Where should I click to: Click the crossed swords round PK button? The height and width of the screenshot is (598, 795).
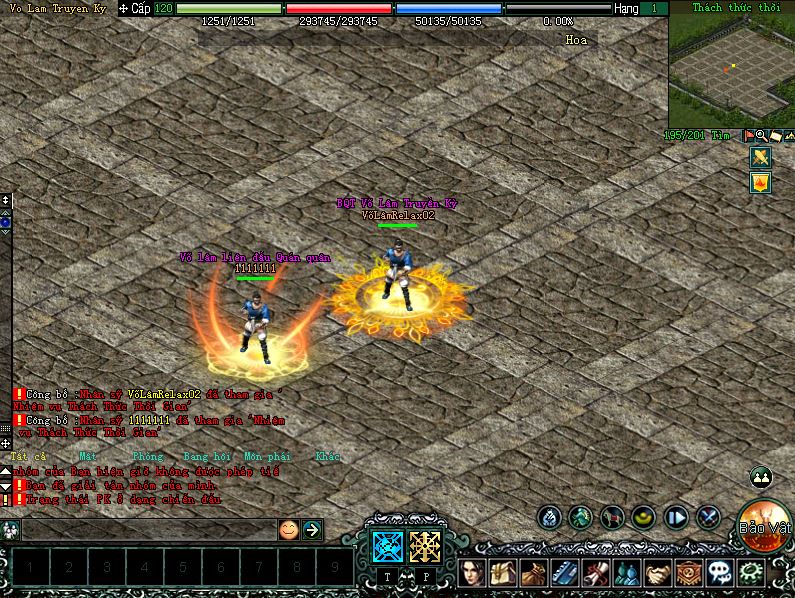click(x=708, y=517)
